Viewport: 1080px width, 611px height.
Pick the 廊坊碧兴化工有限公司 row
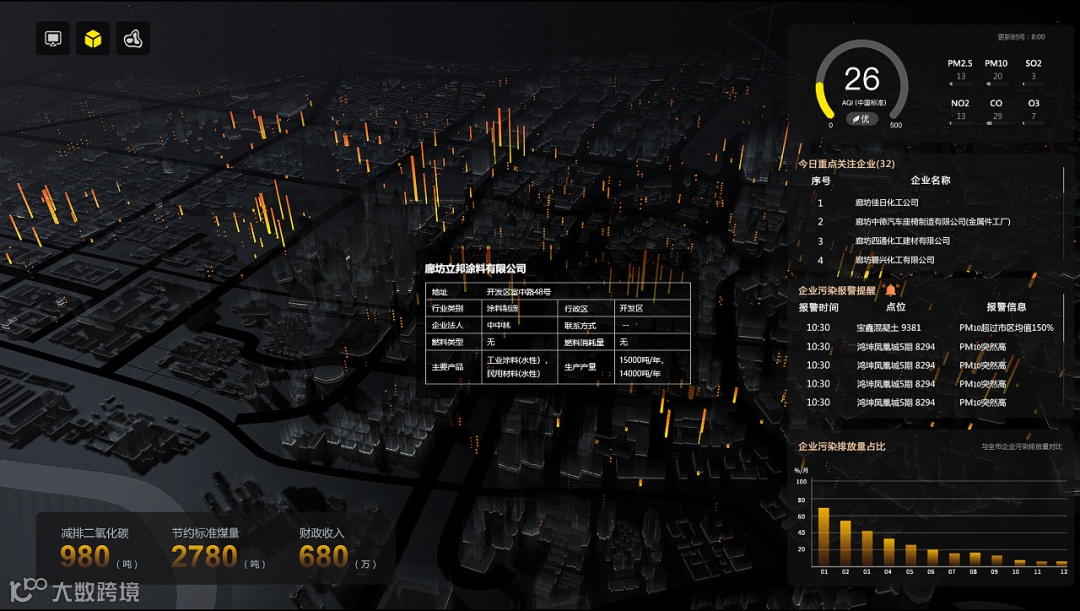(x=894, y=260)
